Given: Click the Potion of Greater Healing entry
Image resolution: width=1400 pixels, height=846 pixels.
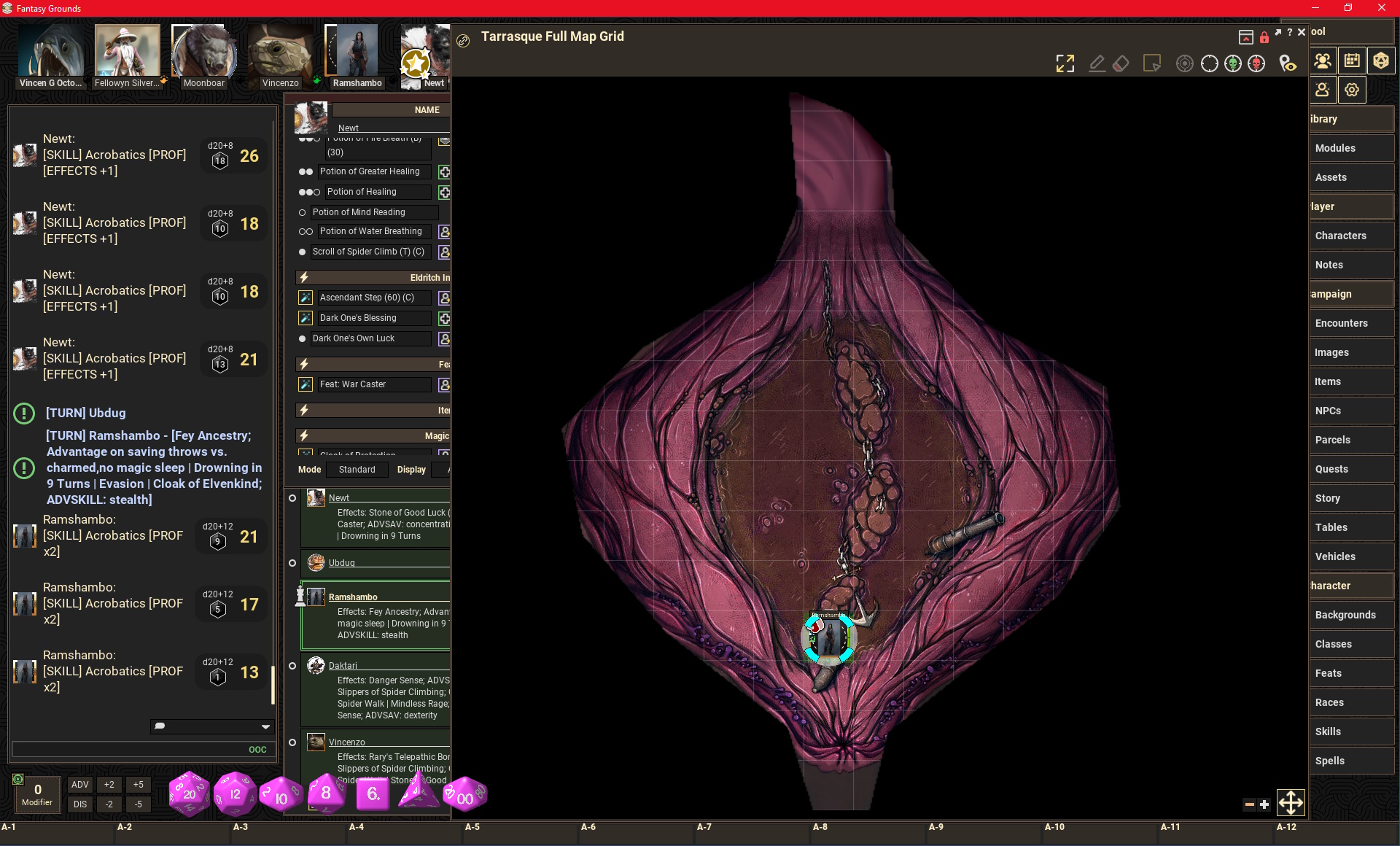Looking at the screenshot, I should click(x=370, y=171).
